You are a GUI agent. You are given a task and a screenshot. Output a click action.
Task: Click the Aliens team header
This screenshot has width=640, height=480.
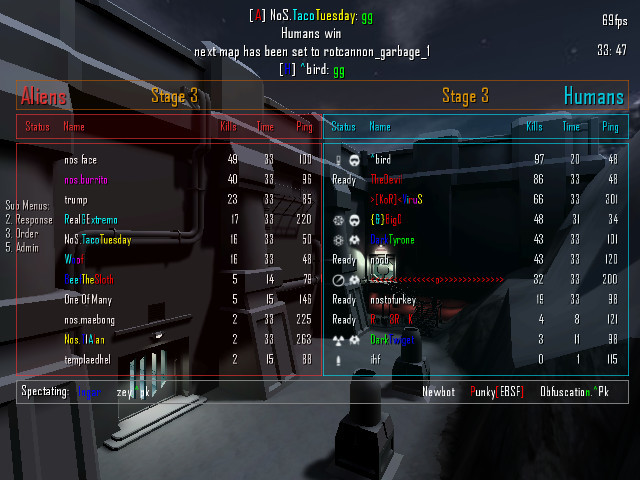pyautogui.click(x=43, y=97)
